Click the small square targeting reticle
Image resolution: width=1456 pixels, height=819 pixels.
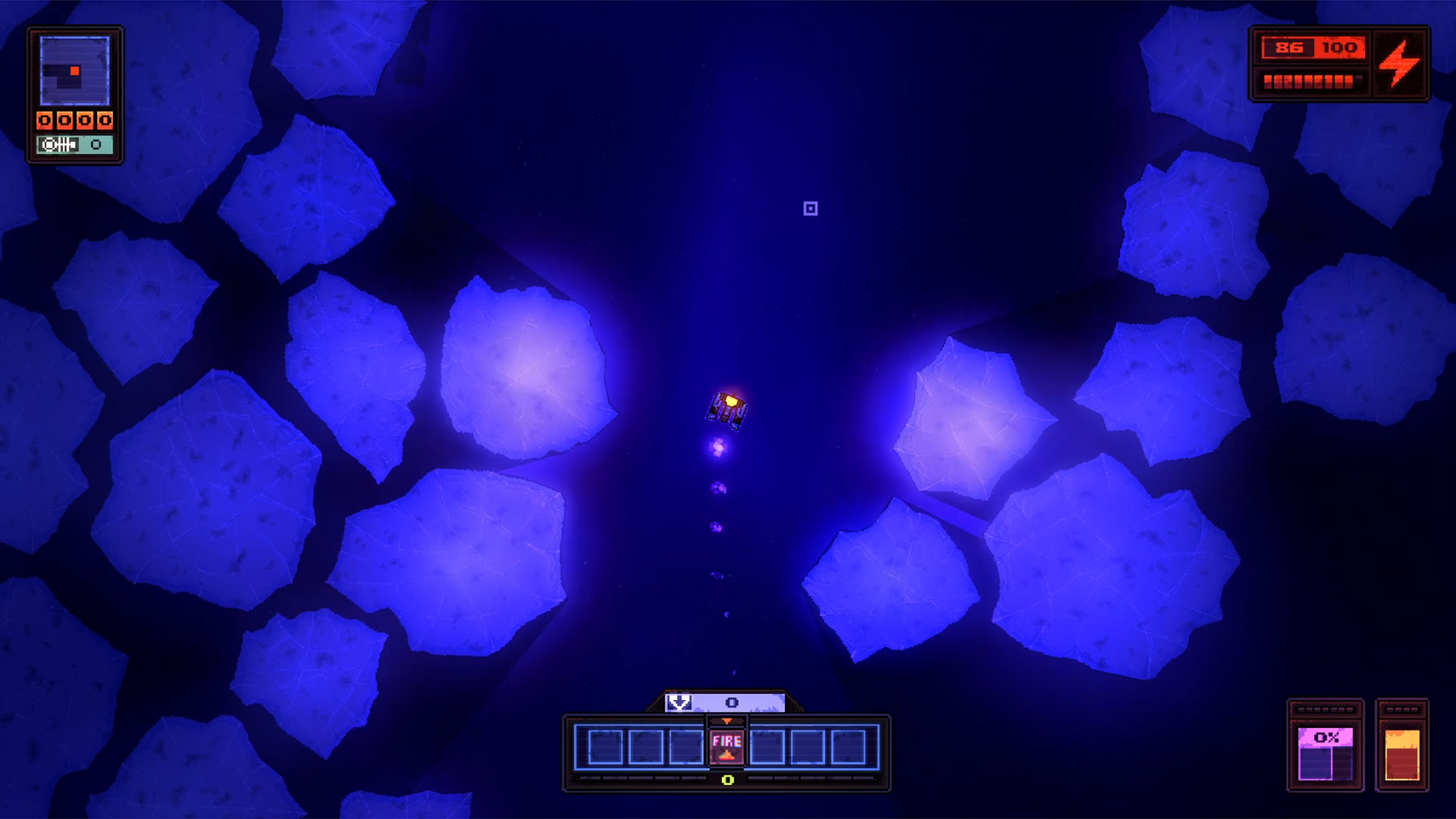pos(810,209)
